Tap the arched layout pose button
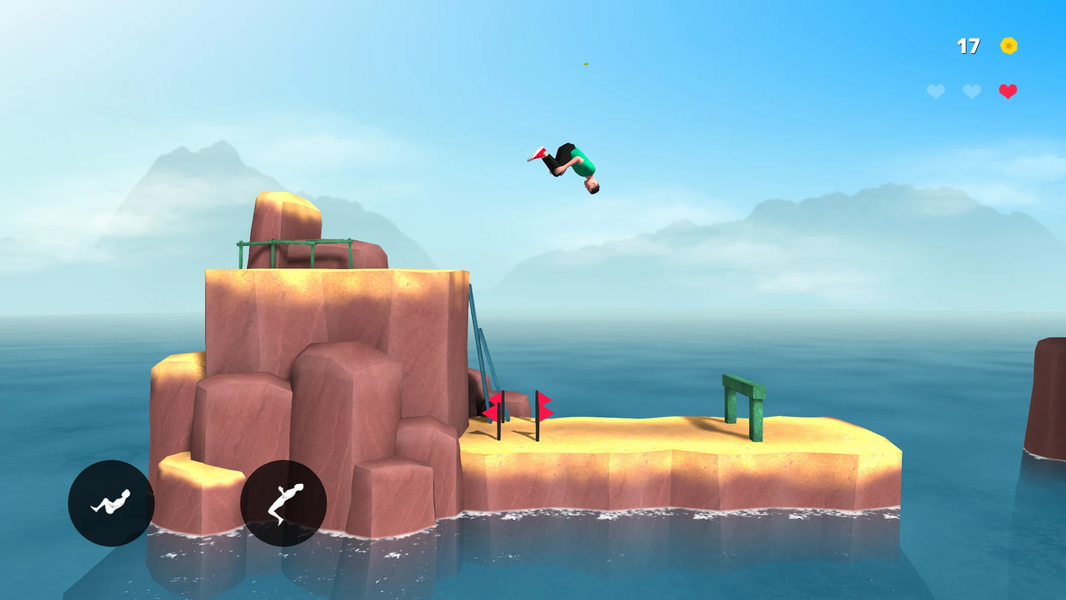The height and width of the screenshot is (600, 1066). [283, 503]
